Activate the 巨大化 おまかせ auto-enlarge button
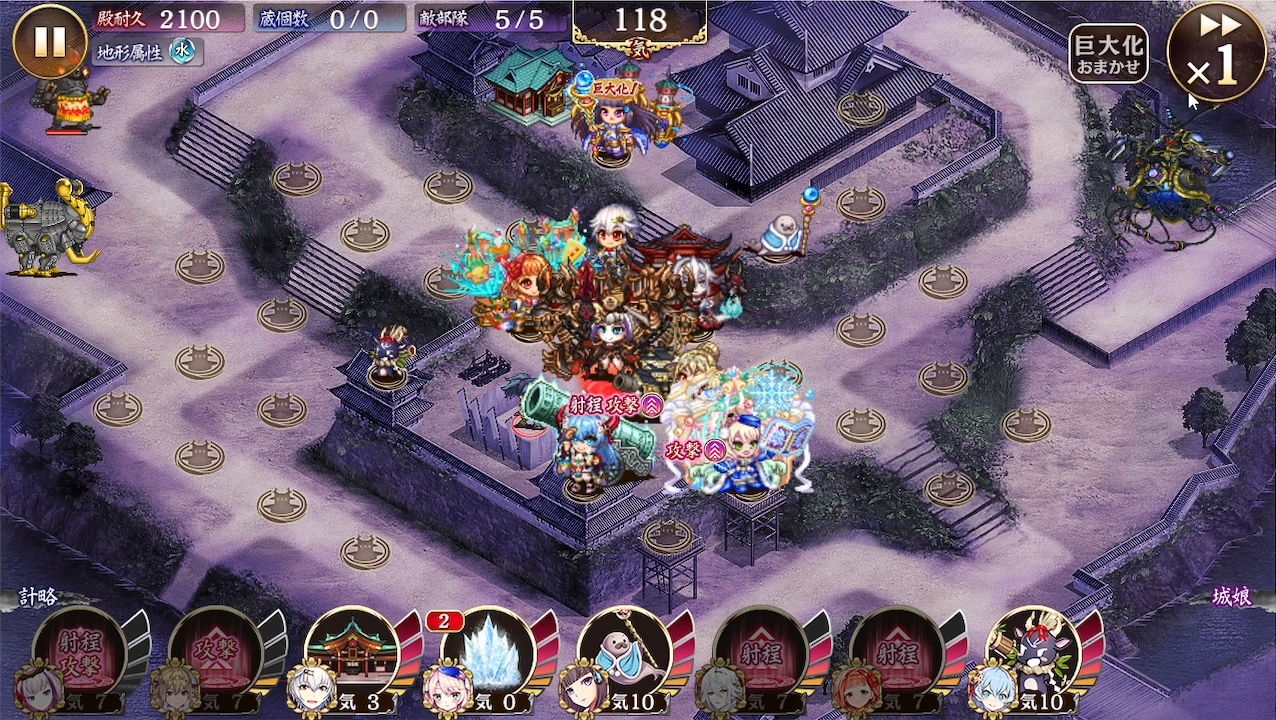Screen dimensions: 1276x720 coord(1108,54)
